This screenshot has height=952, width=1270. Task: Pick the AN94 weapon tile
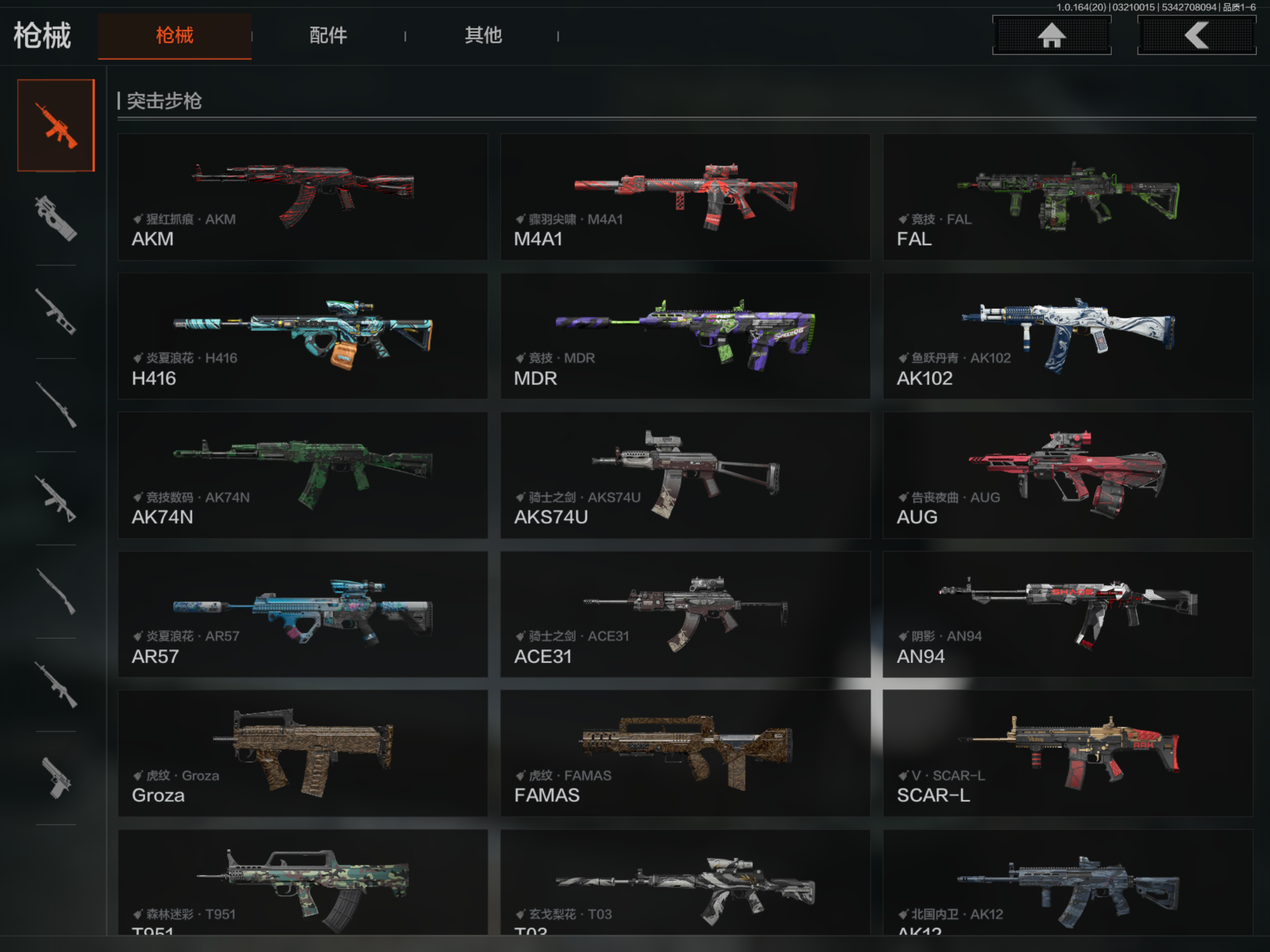tap(1068, 614)
